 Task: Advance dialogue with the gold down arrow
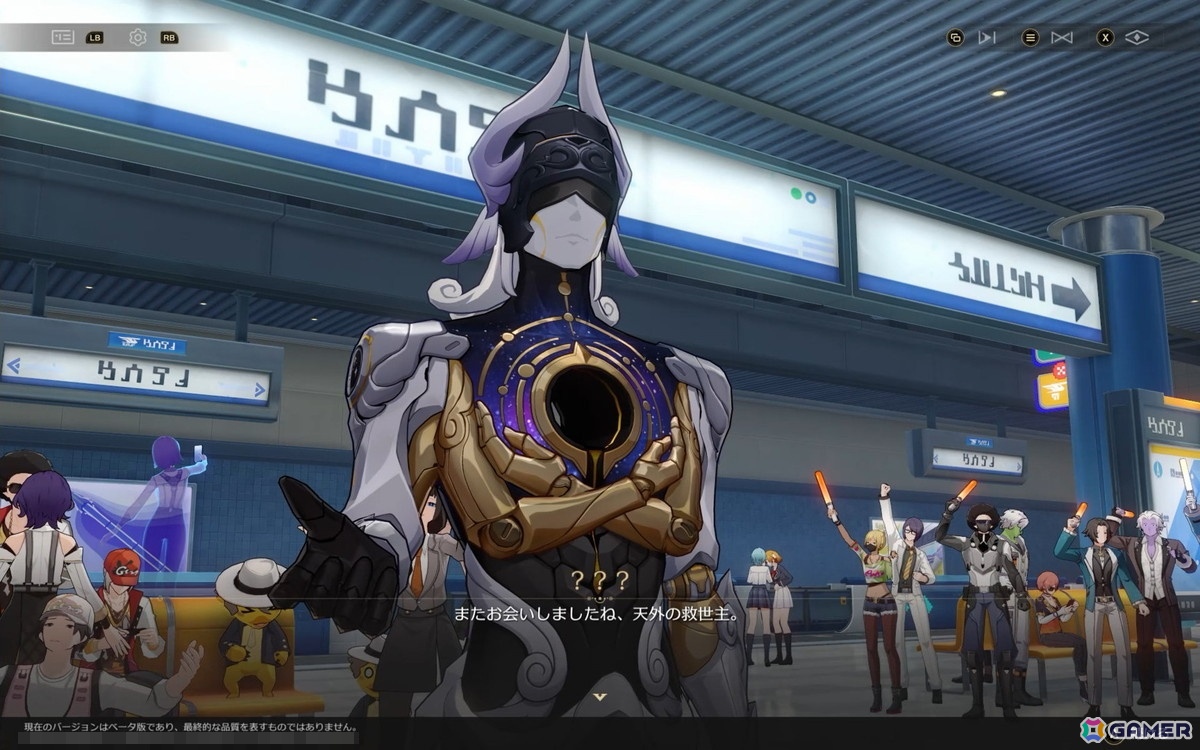(x=599, y=696)
